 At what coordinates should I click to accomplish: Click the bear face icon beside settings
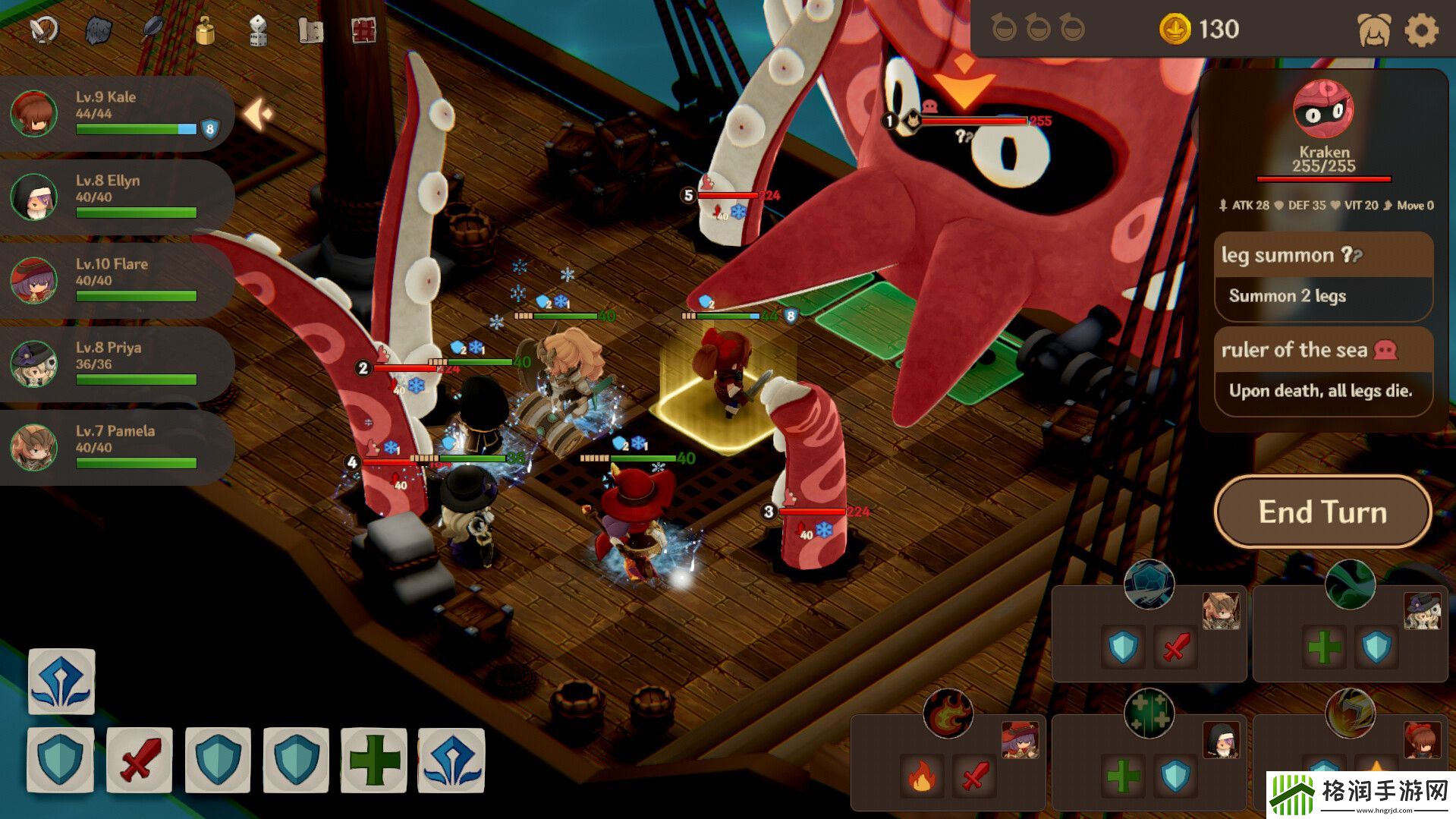tap(1373, 31)
